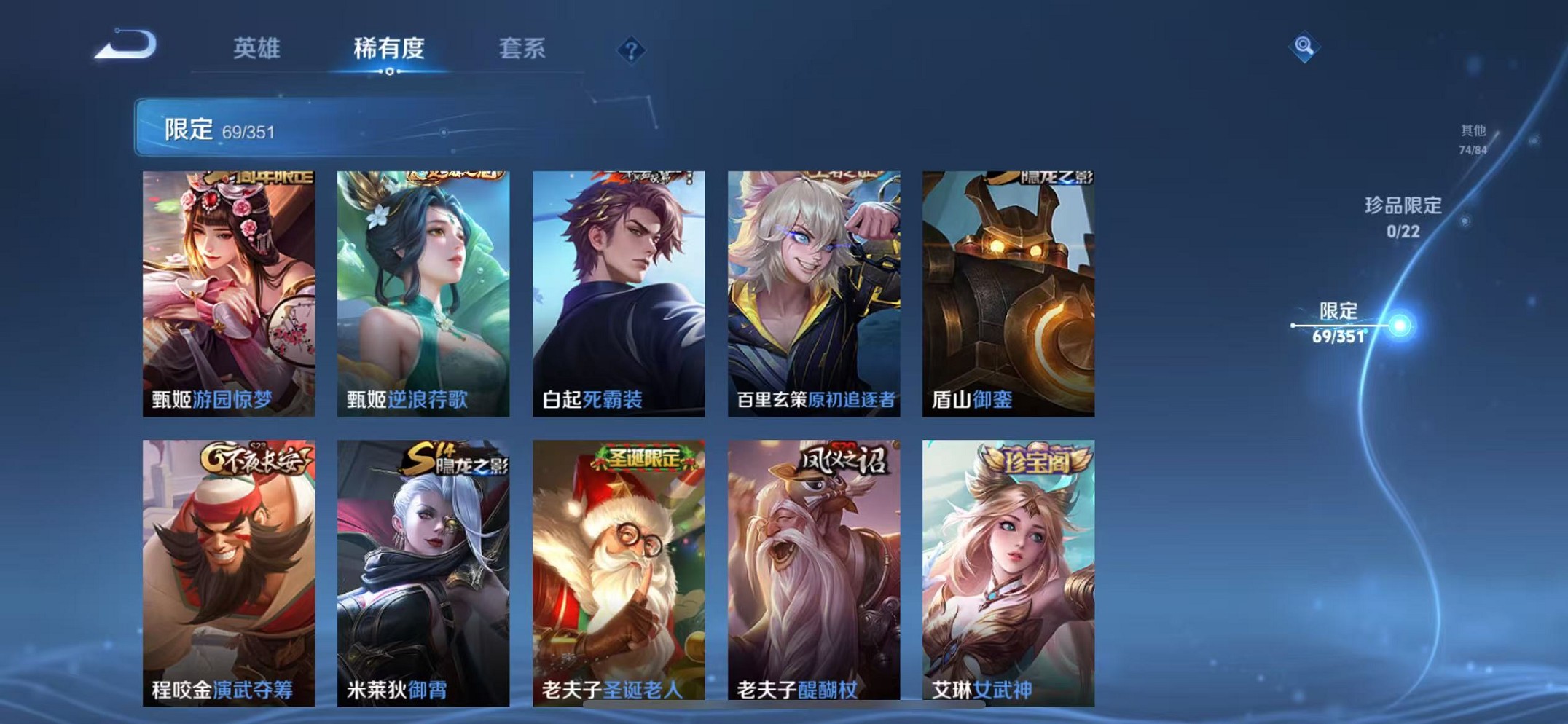Open the 套系 tab
The image size is (1568, 724).
522,50
